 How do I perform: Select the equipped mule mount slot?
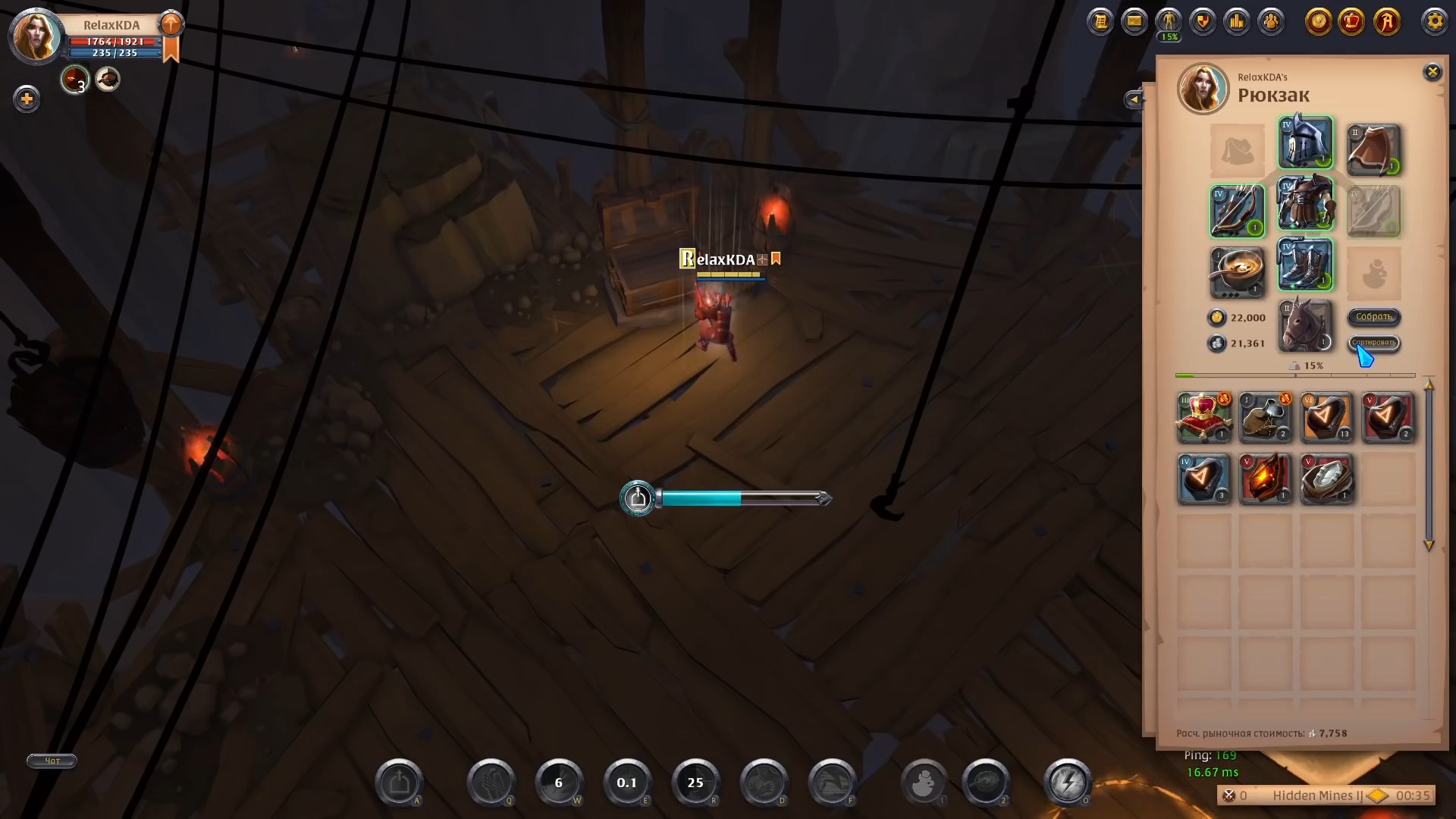tap(1305, 325)
